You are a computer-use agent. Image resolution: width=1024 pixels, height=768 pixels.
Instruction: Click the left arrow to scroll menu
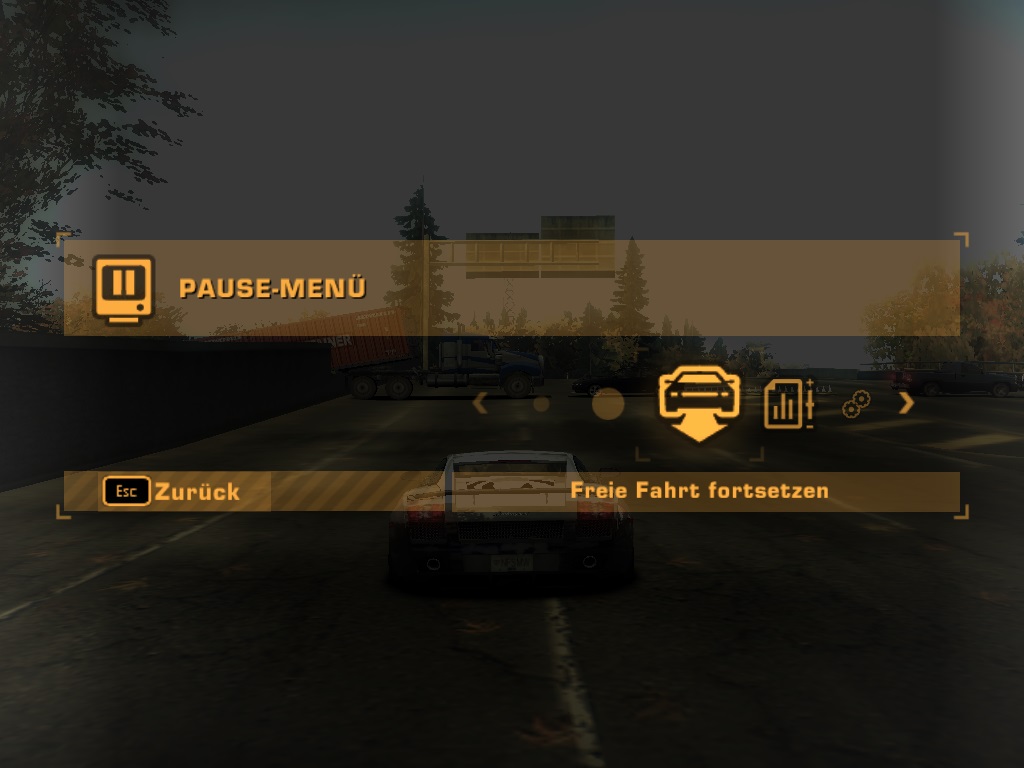click(480, 404)
